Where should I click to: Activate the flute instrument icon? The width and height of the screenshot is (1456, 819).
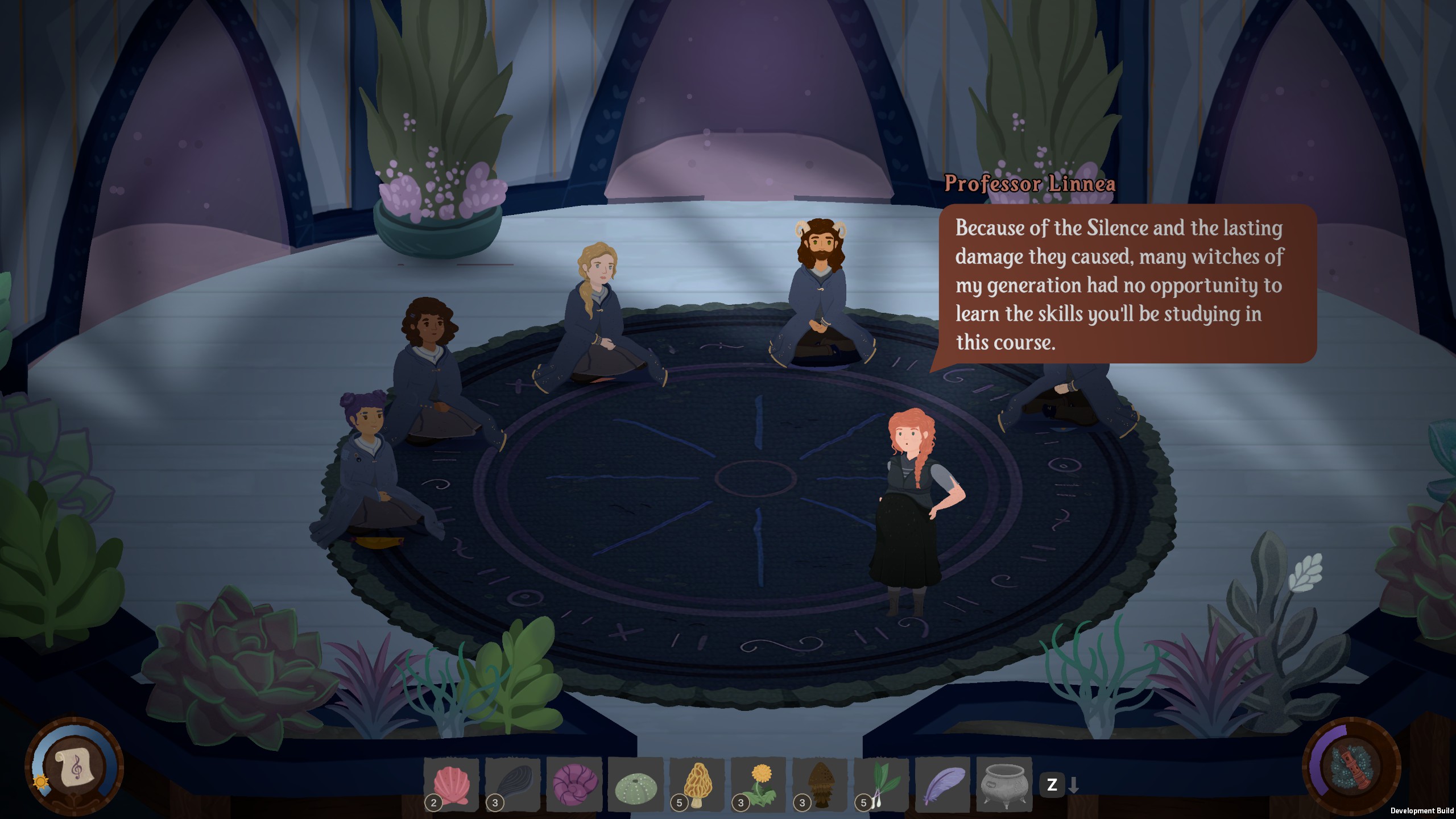coord(1351,767)
